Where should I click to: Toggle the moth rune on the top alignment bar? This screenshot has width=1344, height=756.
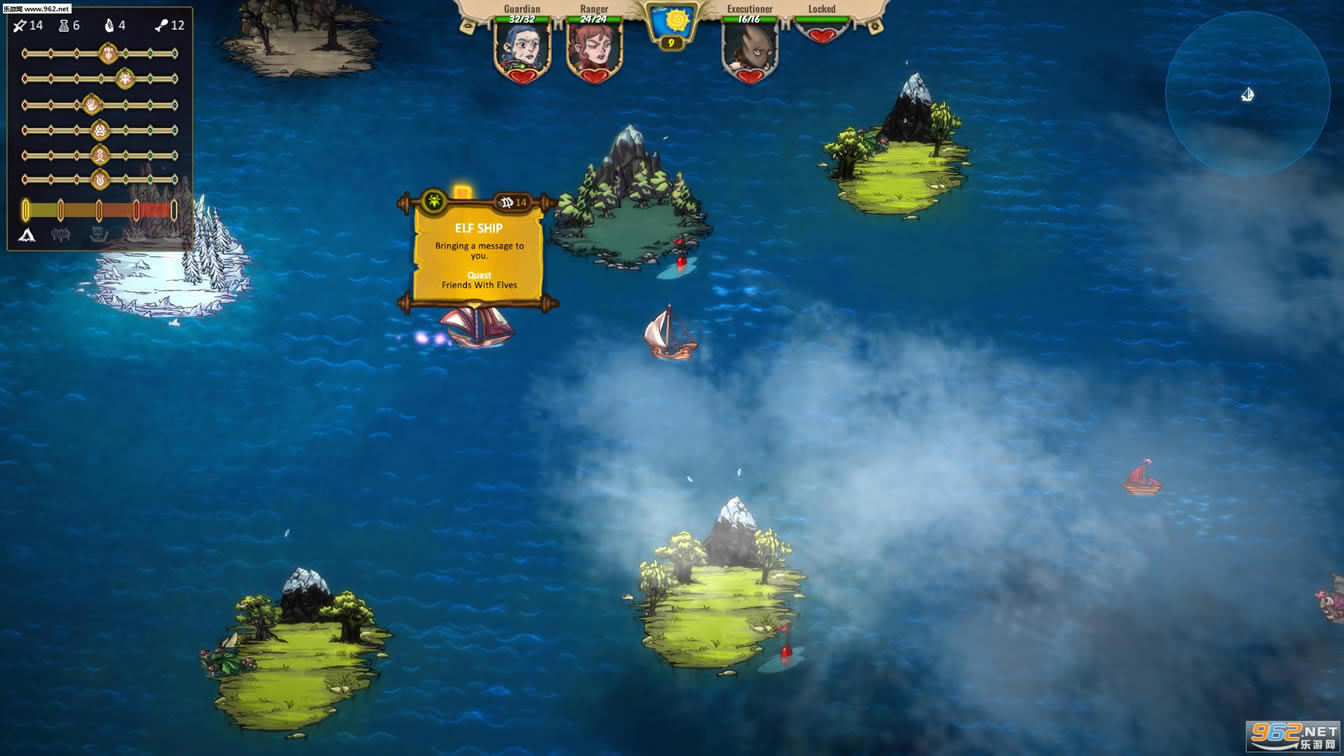(107, 52)
